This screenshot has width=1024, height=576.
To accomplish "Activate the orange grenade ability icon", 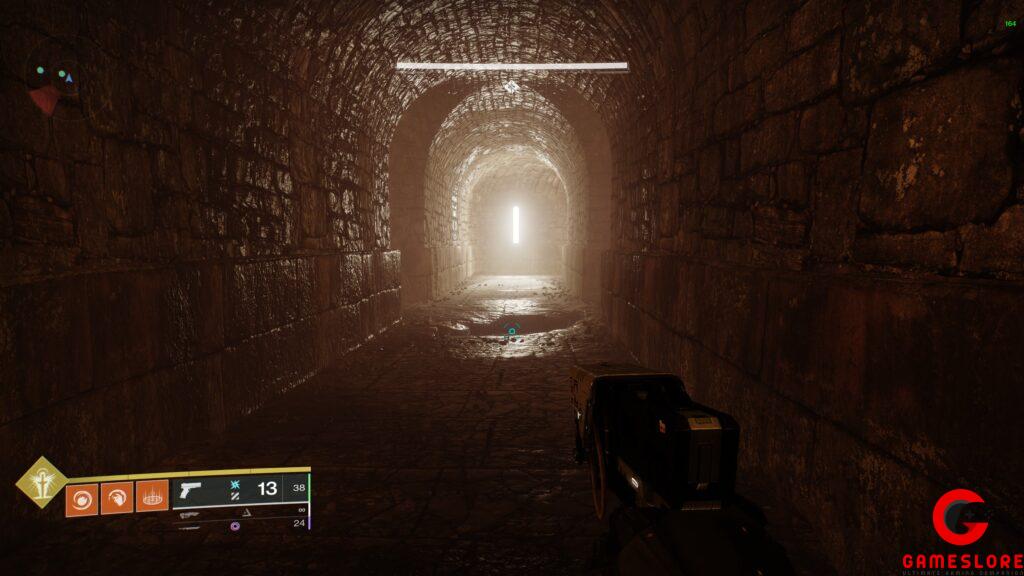I will pos(82,497).
